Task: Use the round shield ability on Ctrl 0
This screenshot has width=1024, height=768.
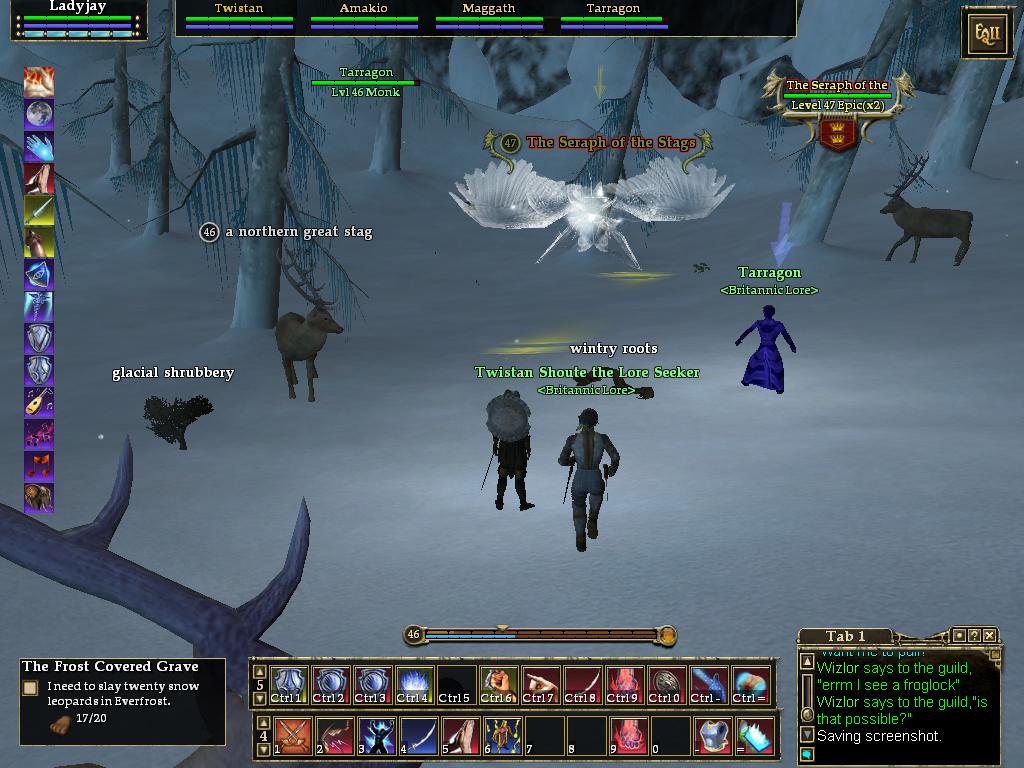Action: 666,684
